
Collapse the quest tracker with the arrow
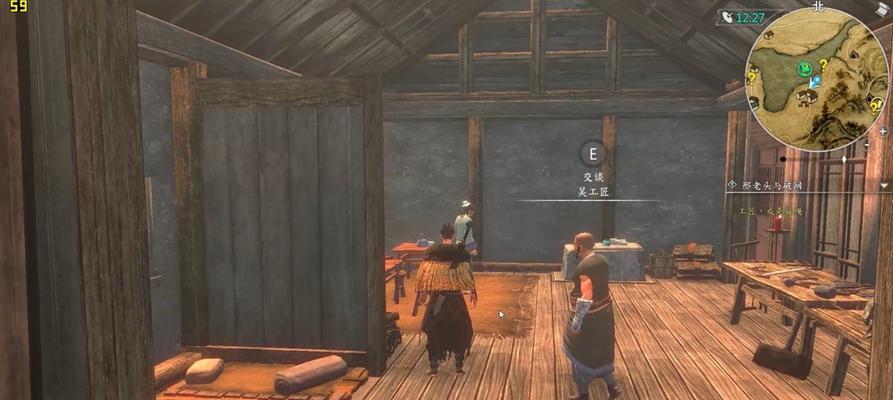885,185
